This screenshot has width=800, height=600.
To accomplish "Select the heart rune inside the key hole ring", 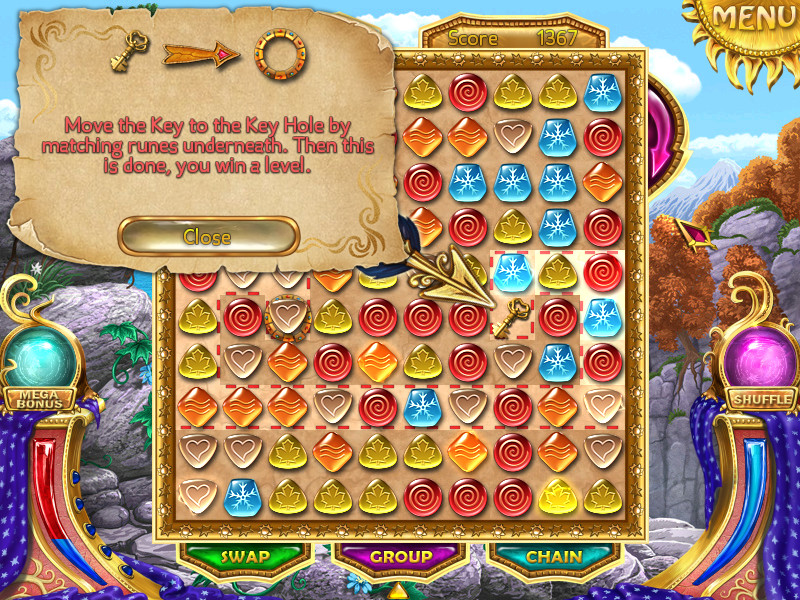I will pos(285,317).
